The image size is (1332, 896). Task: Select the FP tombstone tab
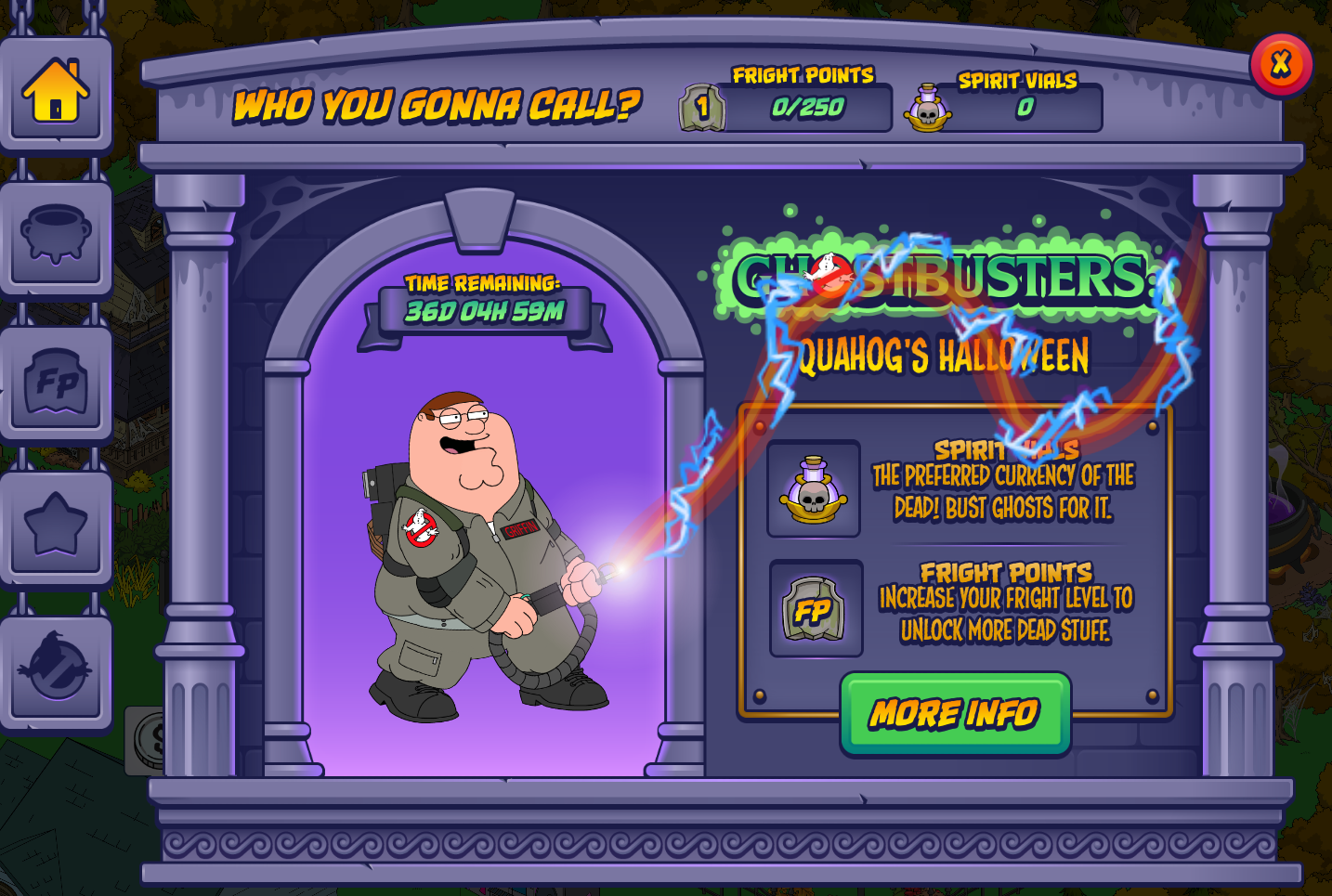[x=56, y=382]
